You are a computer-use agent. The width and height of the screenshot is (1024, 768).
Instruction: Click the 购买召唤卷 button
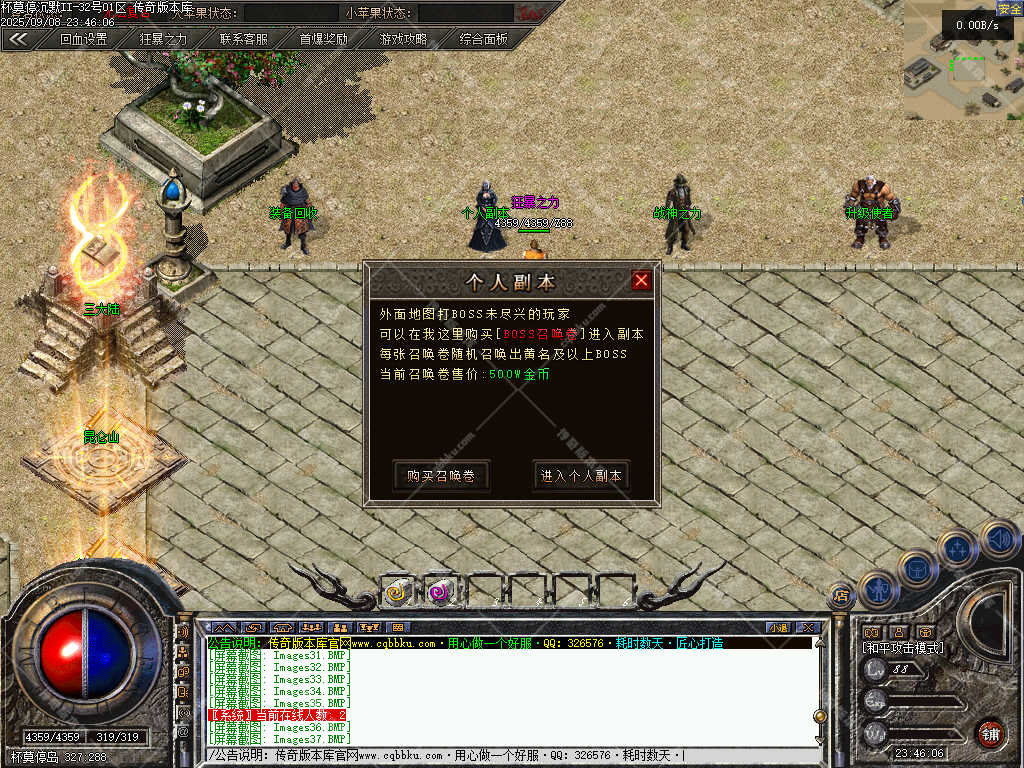pos(441,476)
